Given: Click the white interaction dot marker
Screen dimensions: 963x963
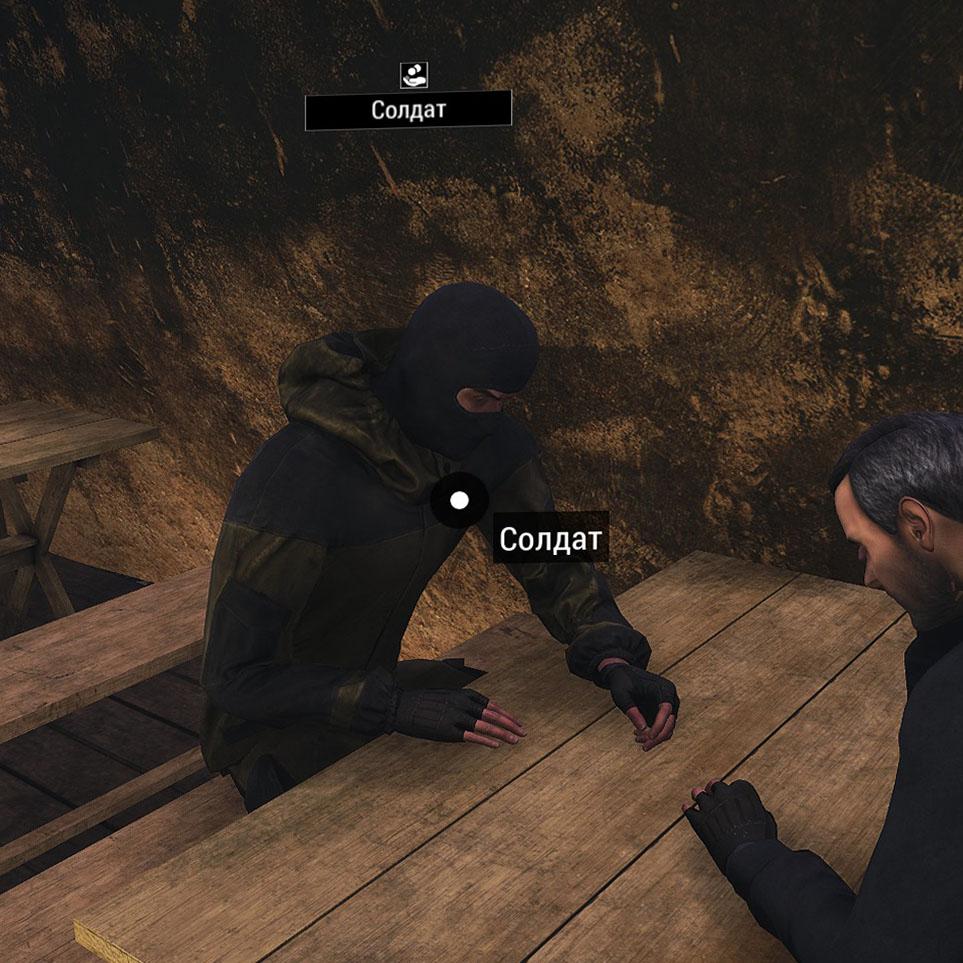Looking at the screenshot, I should (x=459, y=500).
